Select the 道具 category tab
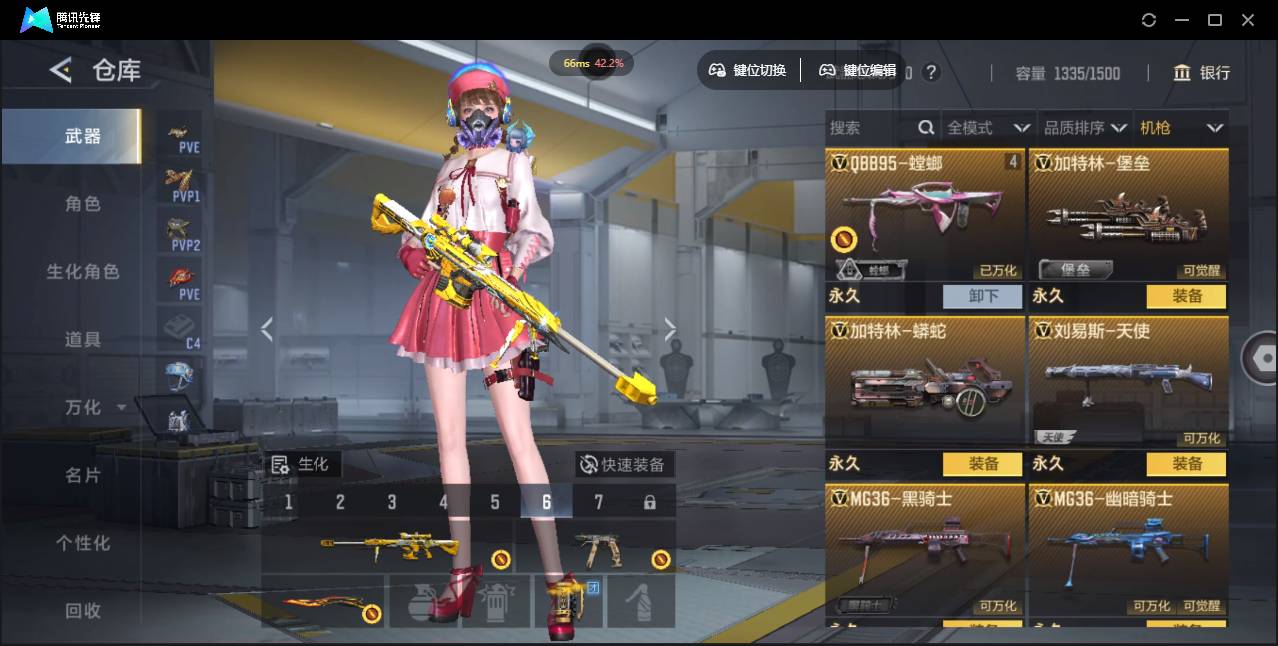 tap(83, 340)
